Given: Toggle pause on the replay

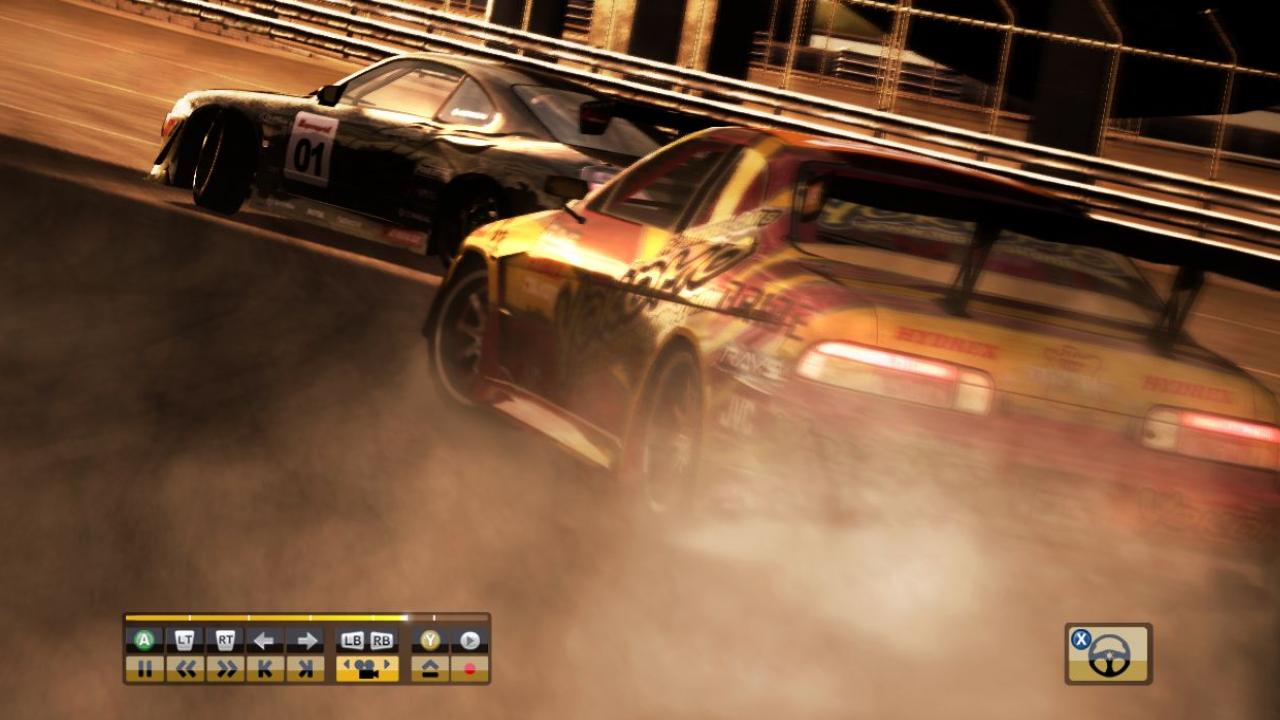Looking at the screenshot, I should point(147,668).
